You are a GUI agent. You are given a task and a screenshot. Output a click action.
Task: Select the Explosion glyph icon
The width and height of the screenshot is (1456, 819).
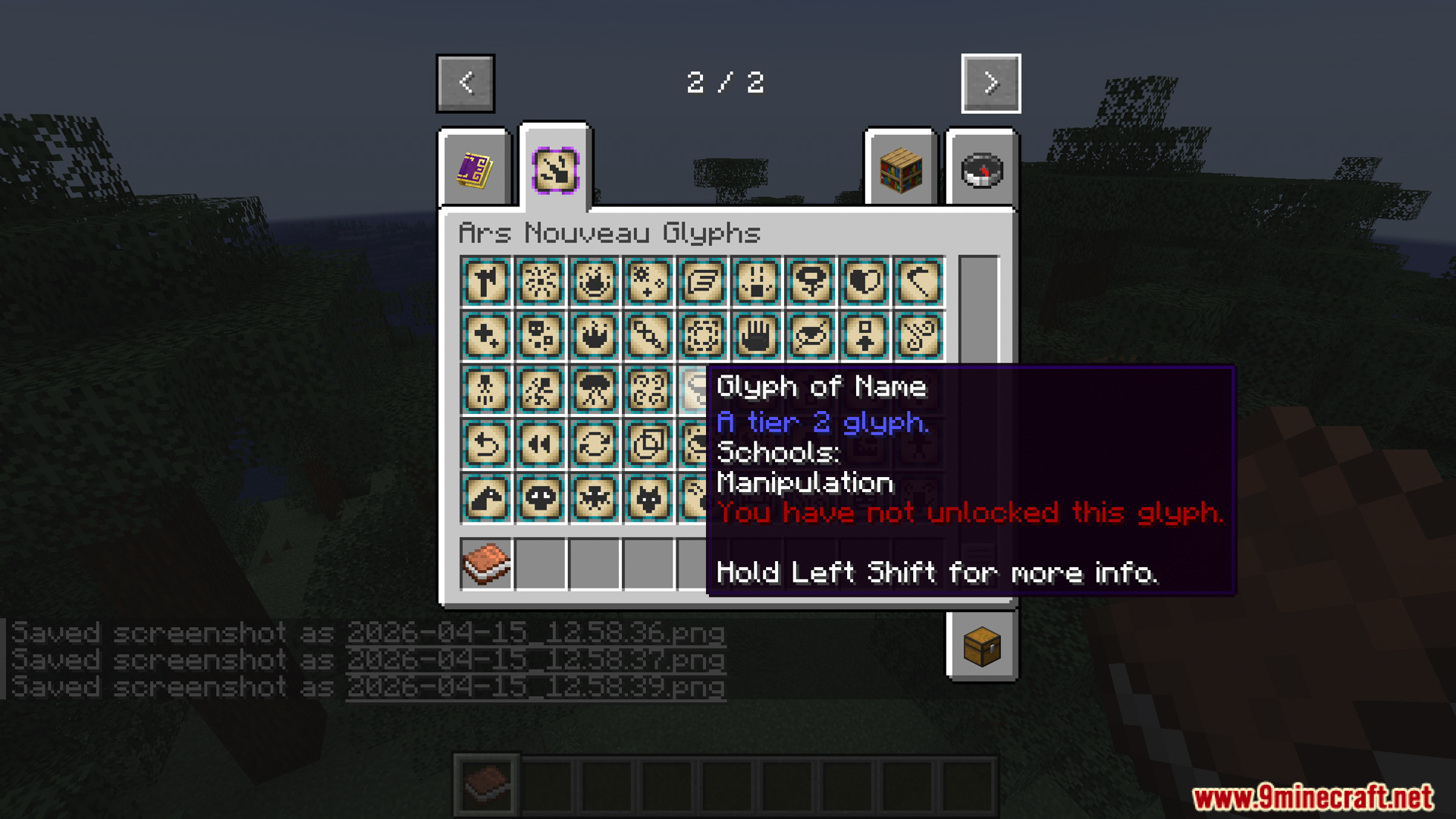(540, 281)
